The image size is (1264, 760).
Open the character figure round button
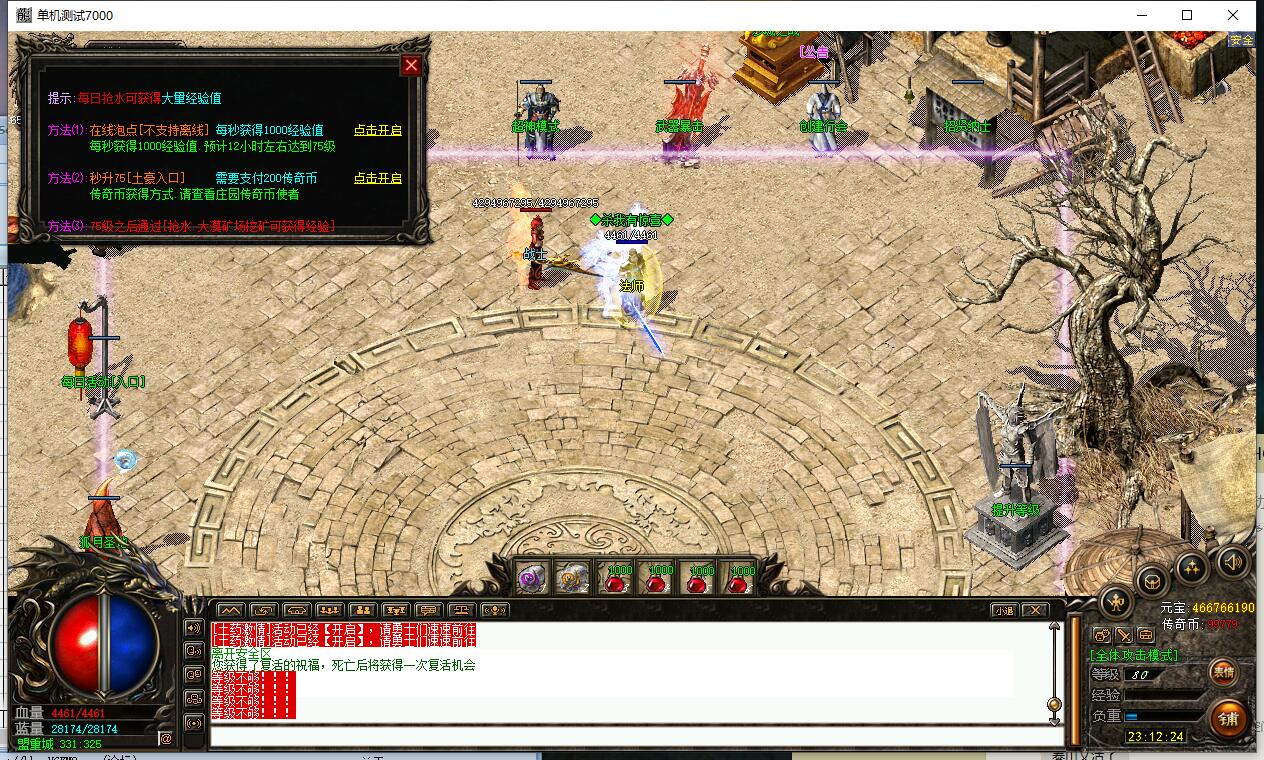[x=1116, y=602]
